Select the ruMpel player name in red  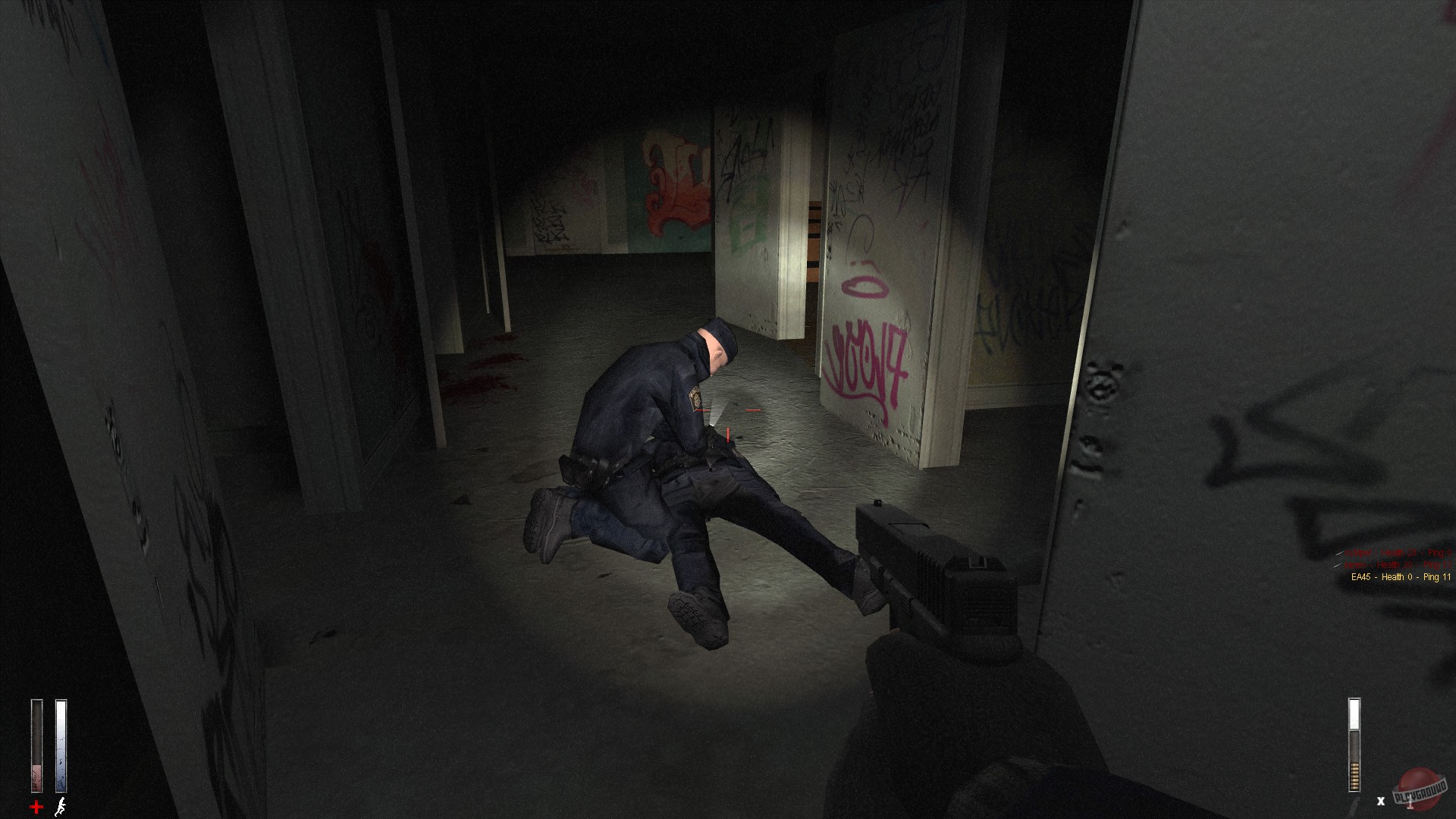pos(1357,554)
